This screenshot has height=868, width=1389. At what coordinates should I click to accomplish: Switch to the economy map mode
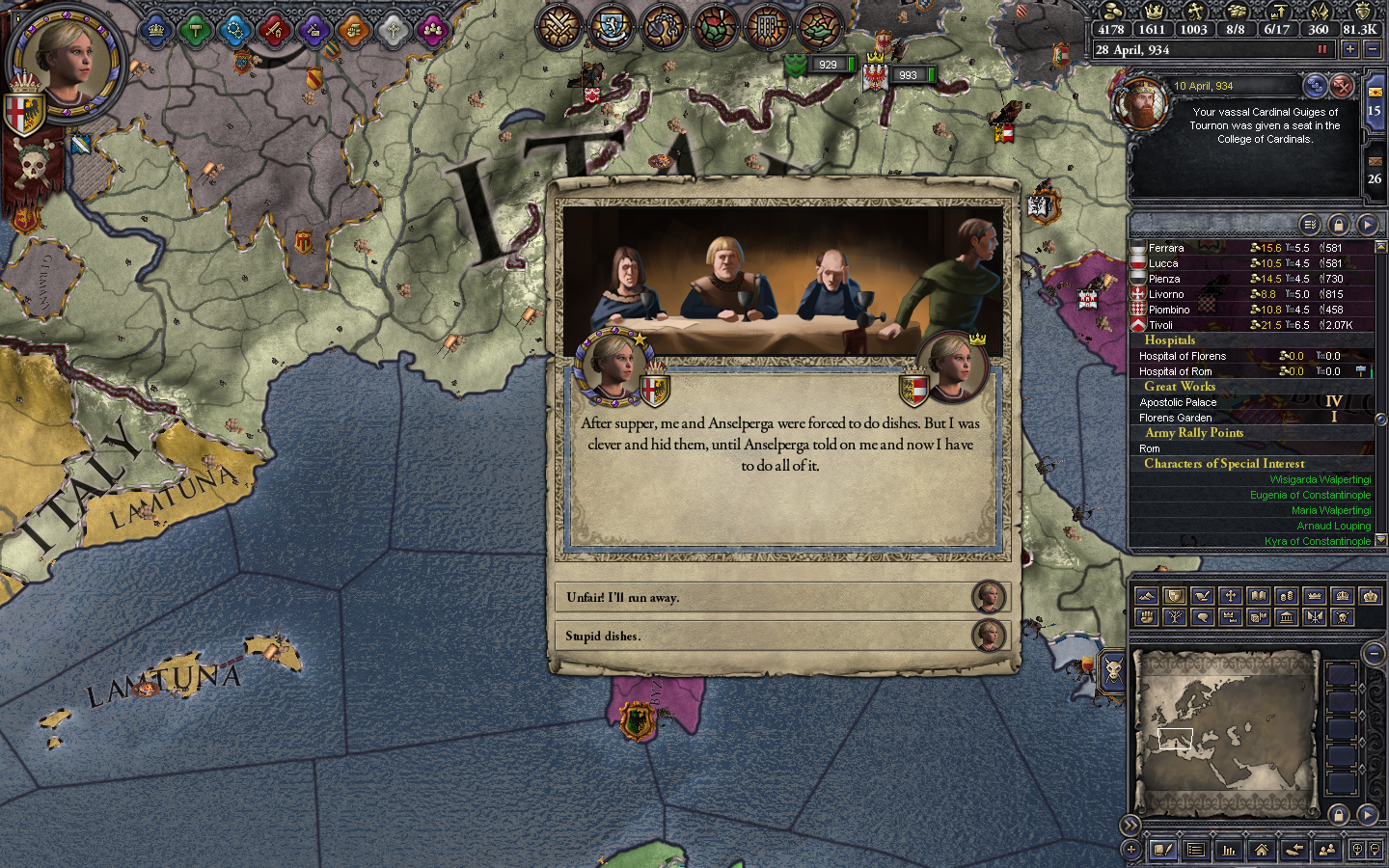tap(1288, 595)
